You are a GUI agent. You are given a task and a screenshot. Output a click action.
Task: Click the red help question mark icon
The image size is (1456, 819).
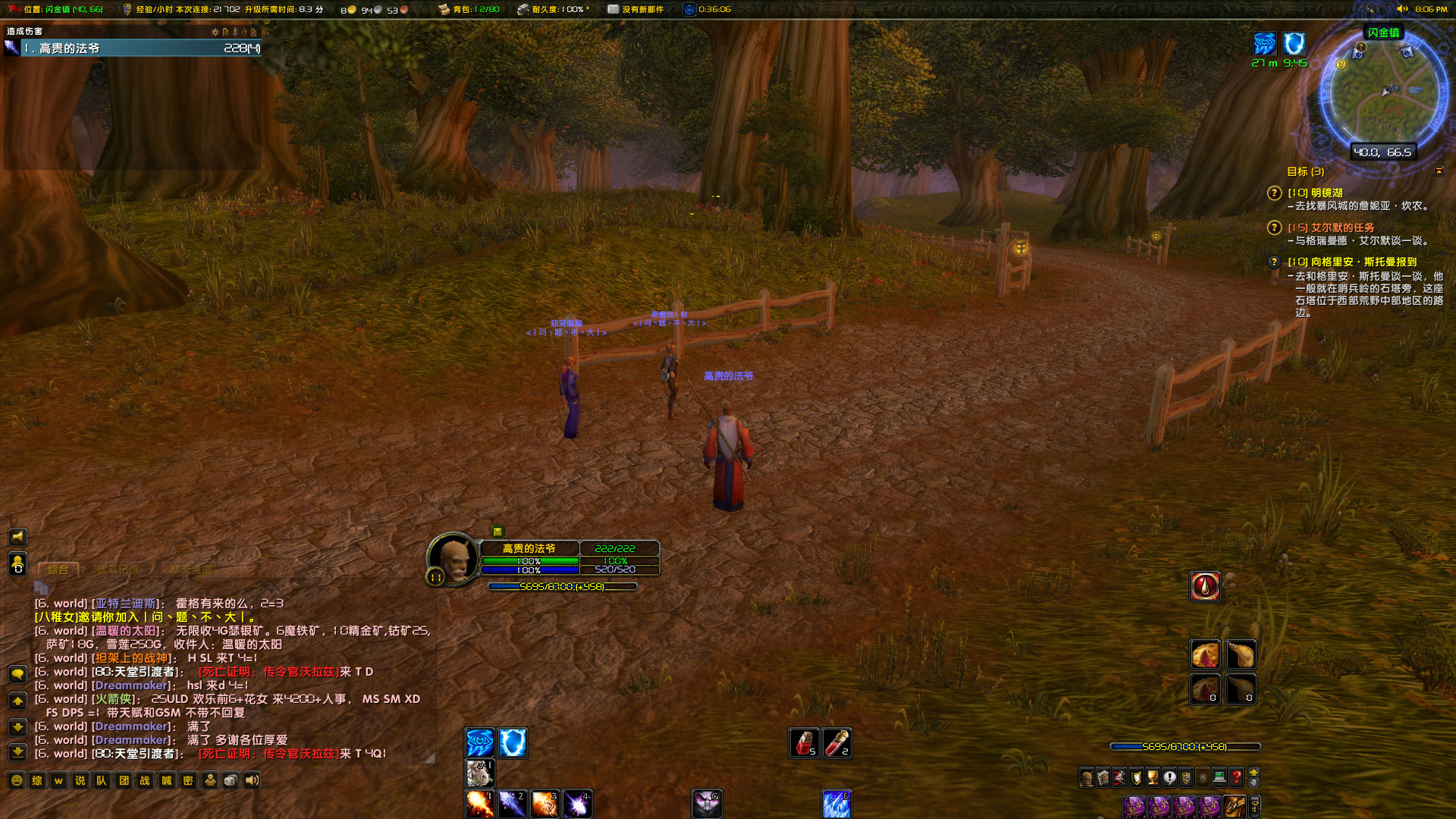[1236, 778]
